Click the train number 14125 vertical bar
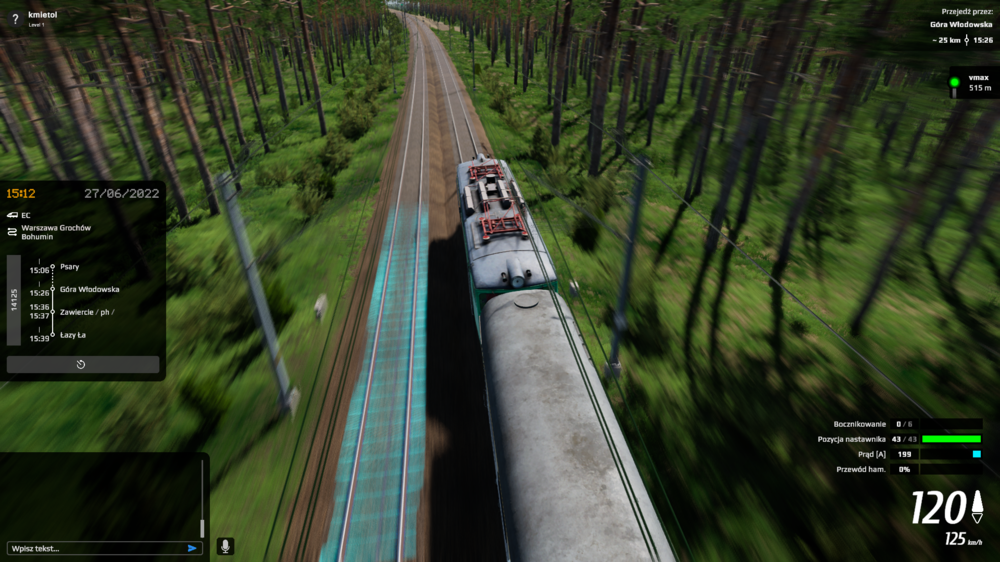This screenshot has height=562, width=1000. coord(14,300)
